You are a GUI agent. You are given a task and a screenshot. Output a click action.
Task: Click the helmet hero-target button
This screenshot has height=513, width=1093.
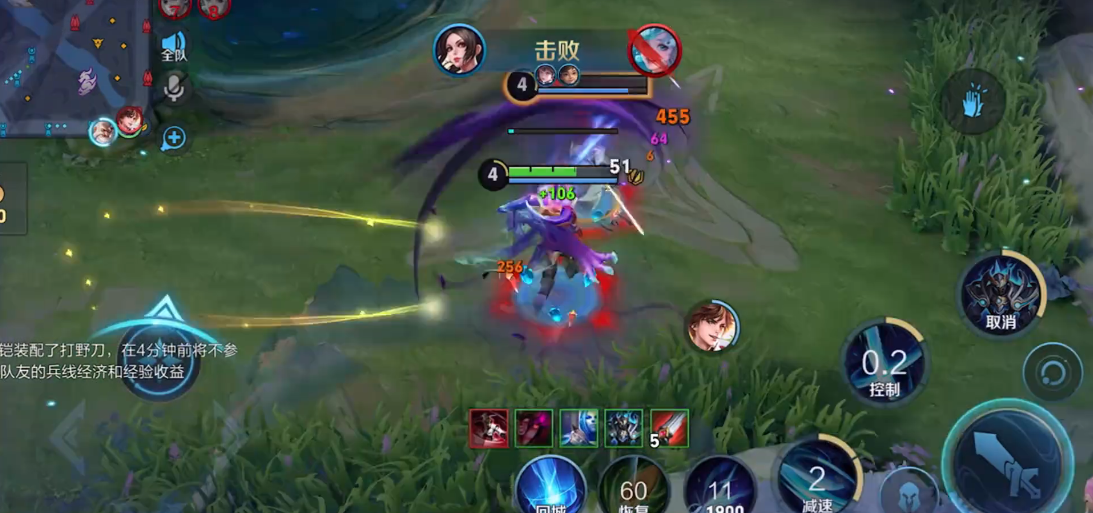[909, 493]
